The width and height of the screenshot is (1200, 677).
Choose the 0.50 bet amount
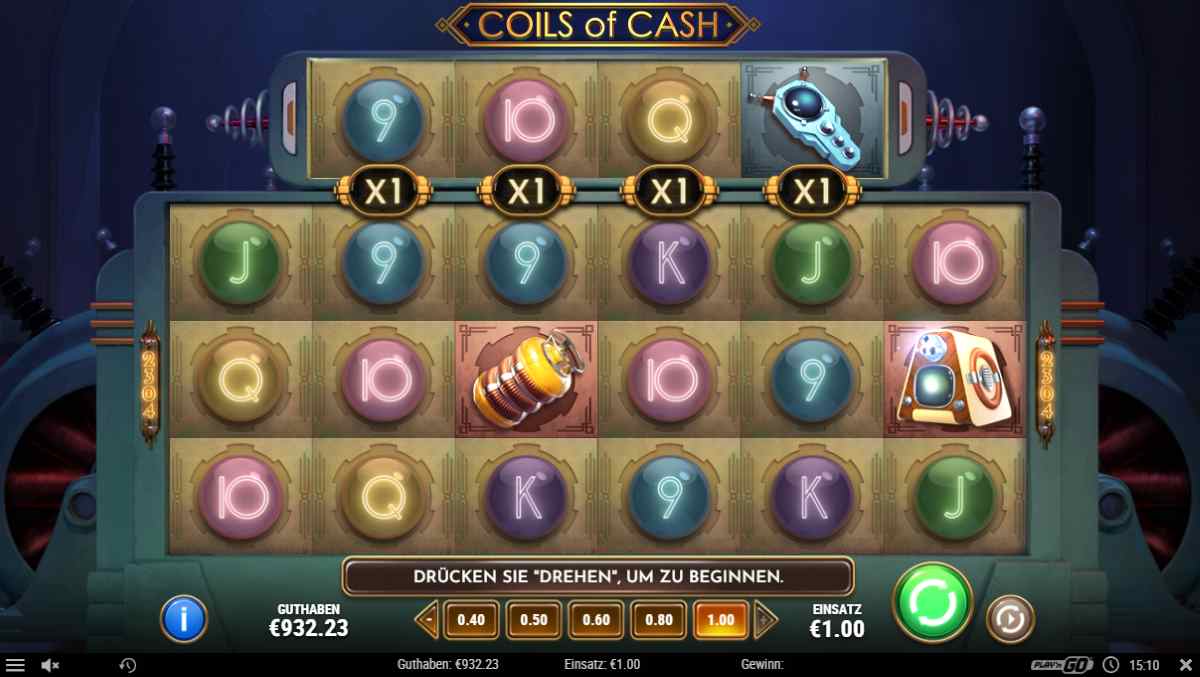(x=533, y=620)
